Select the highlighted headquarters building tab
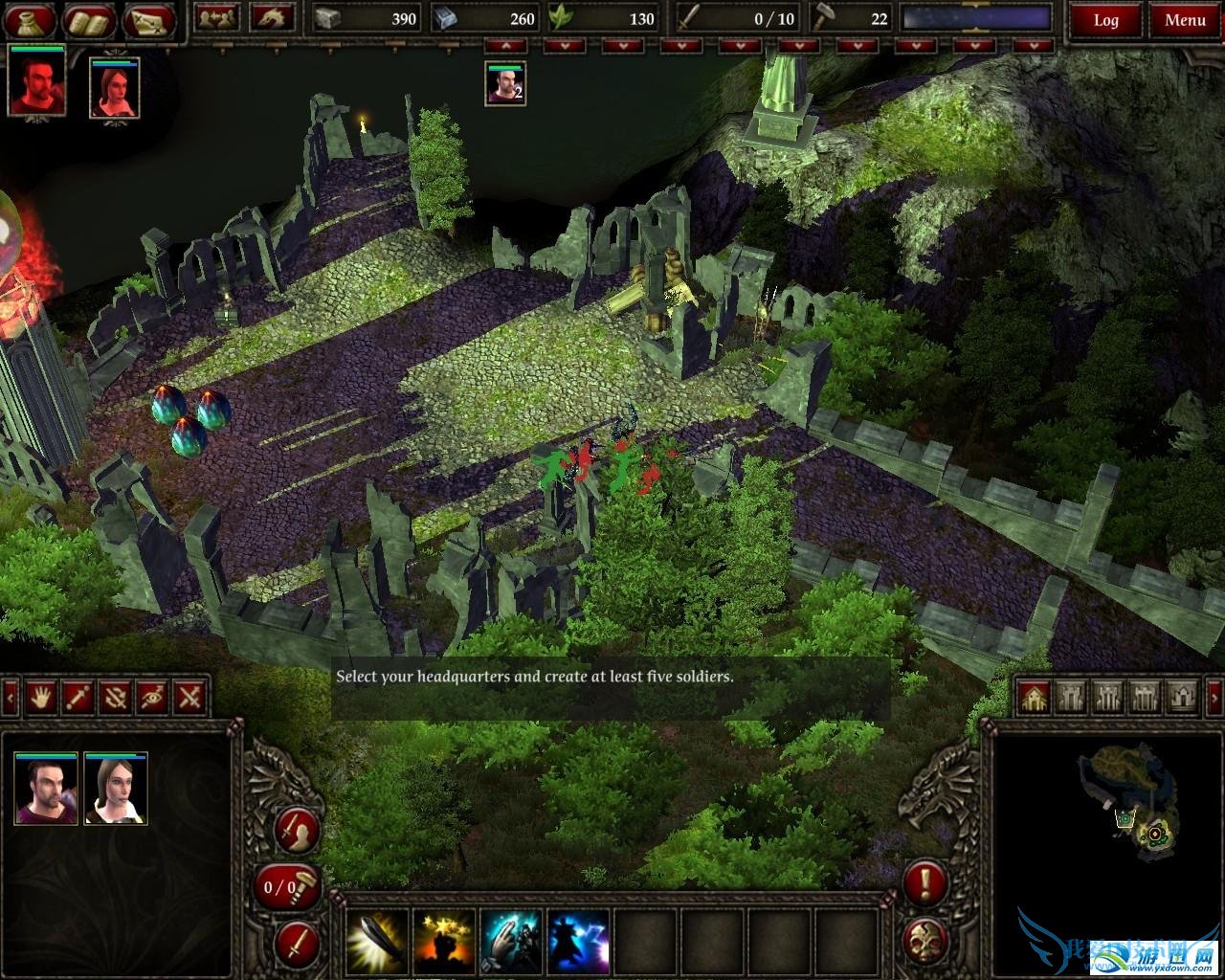1225x980 pixels. tap(1032, 697)
